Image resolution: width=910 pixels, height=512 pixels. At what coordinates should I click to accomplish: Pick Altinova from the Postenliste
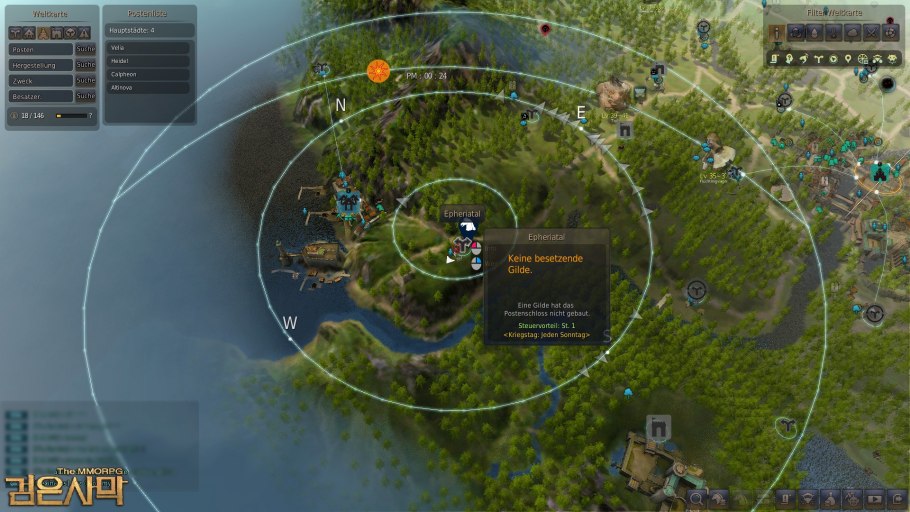pos(146,88)
